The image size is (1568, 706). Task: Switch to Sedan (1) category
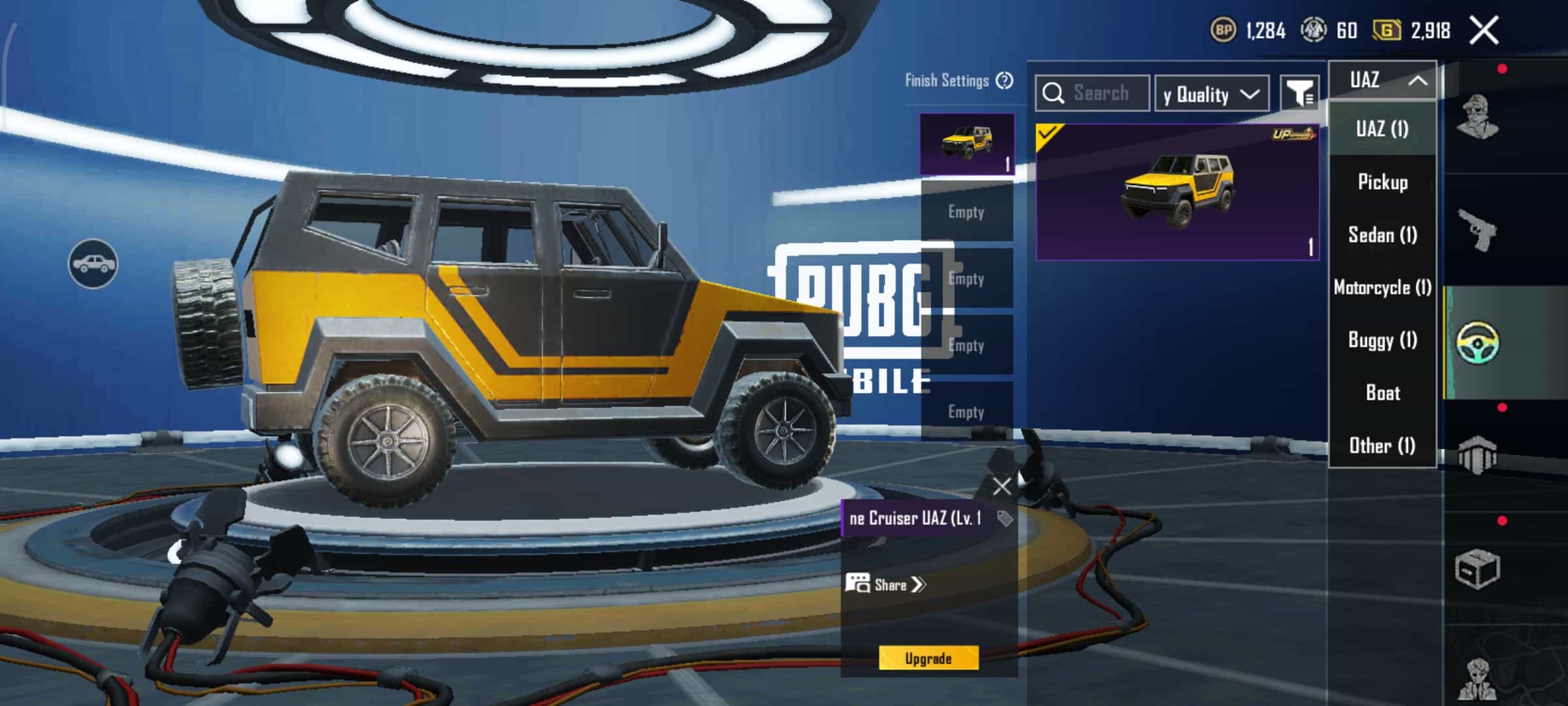click(x=1382, y=235)
